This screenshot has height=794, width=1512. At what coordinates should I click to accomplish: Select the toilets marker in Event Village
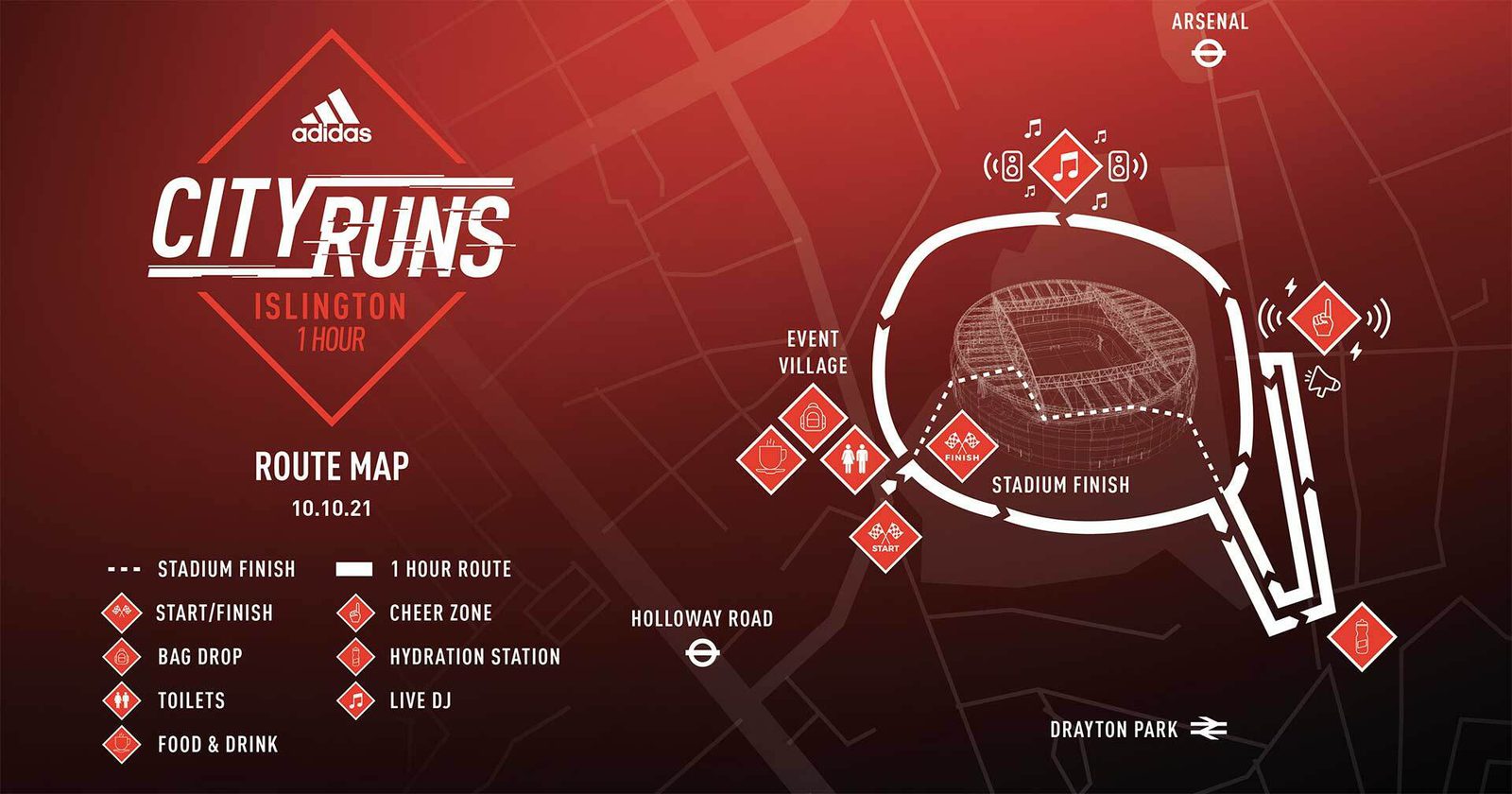tap(852, 458)
